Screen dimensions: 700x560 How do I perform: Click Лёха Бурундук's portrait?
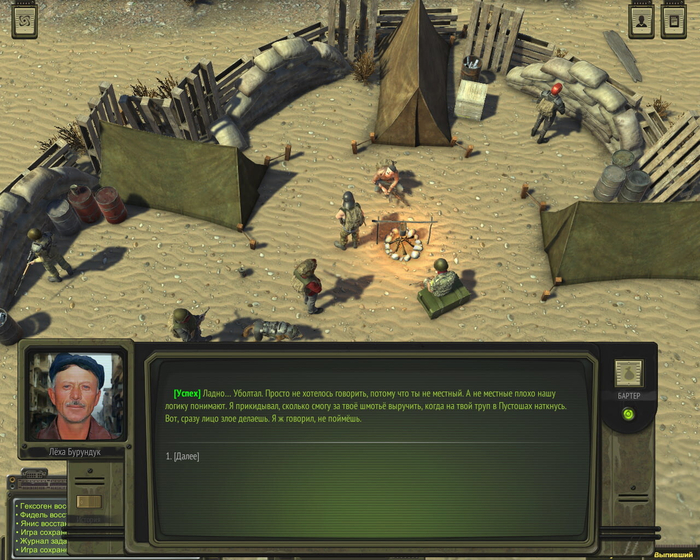click(76, 395)
